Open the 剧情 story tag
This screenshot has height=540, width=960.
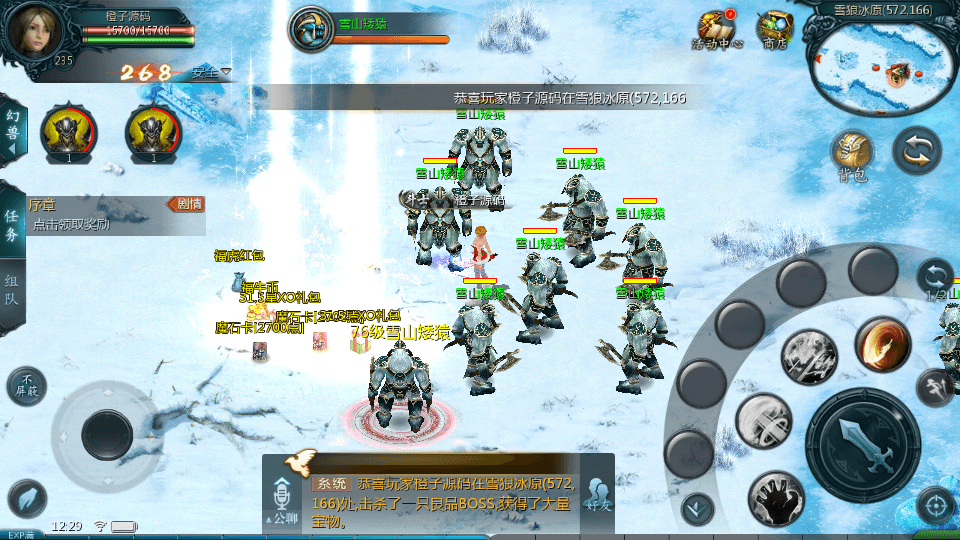[188, 204]
